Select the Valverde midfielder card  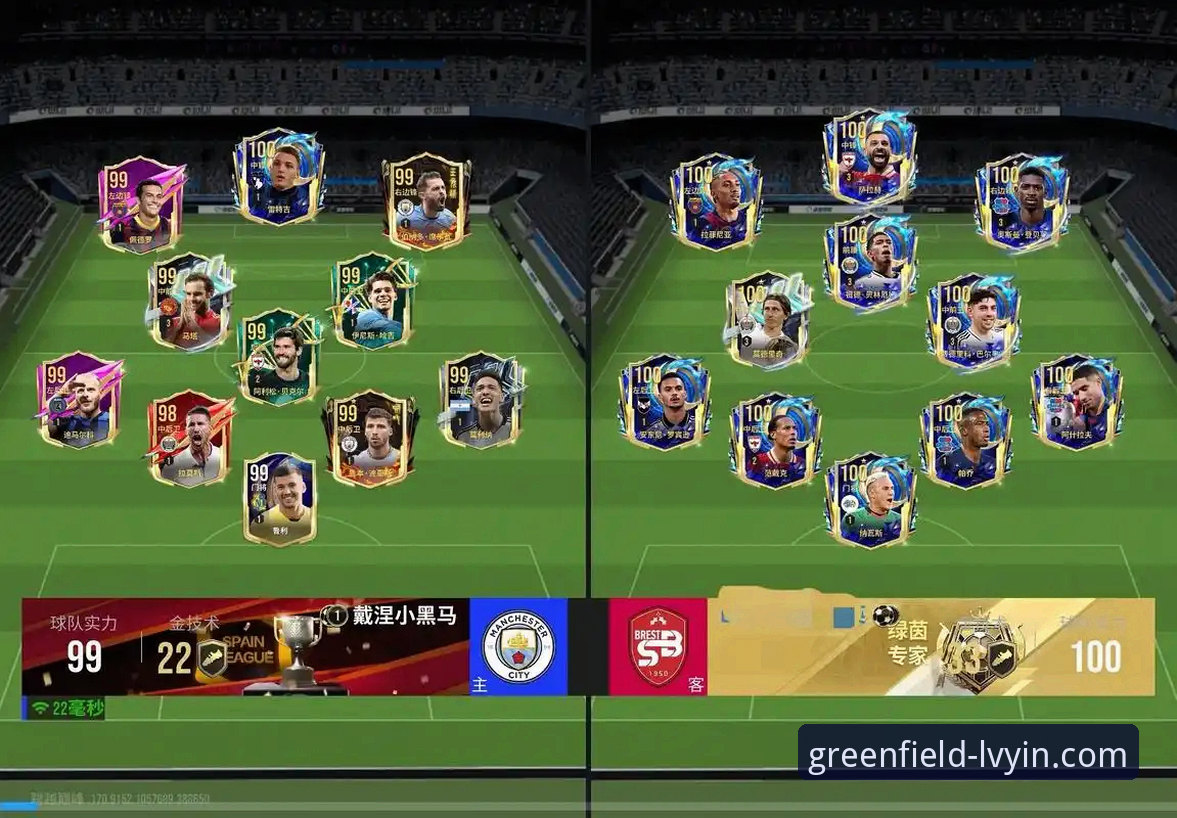tap(972, 320)
